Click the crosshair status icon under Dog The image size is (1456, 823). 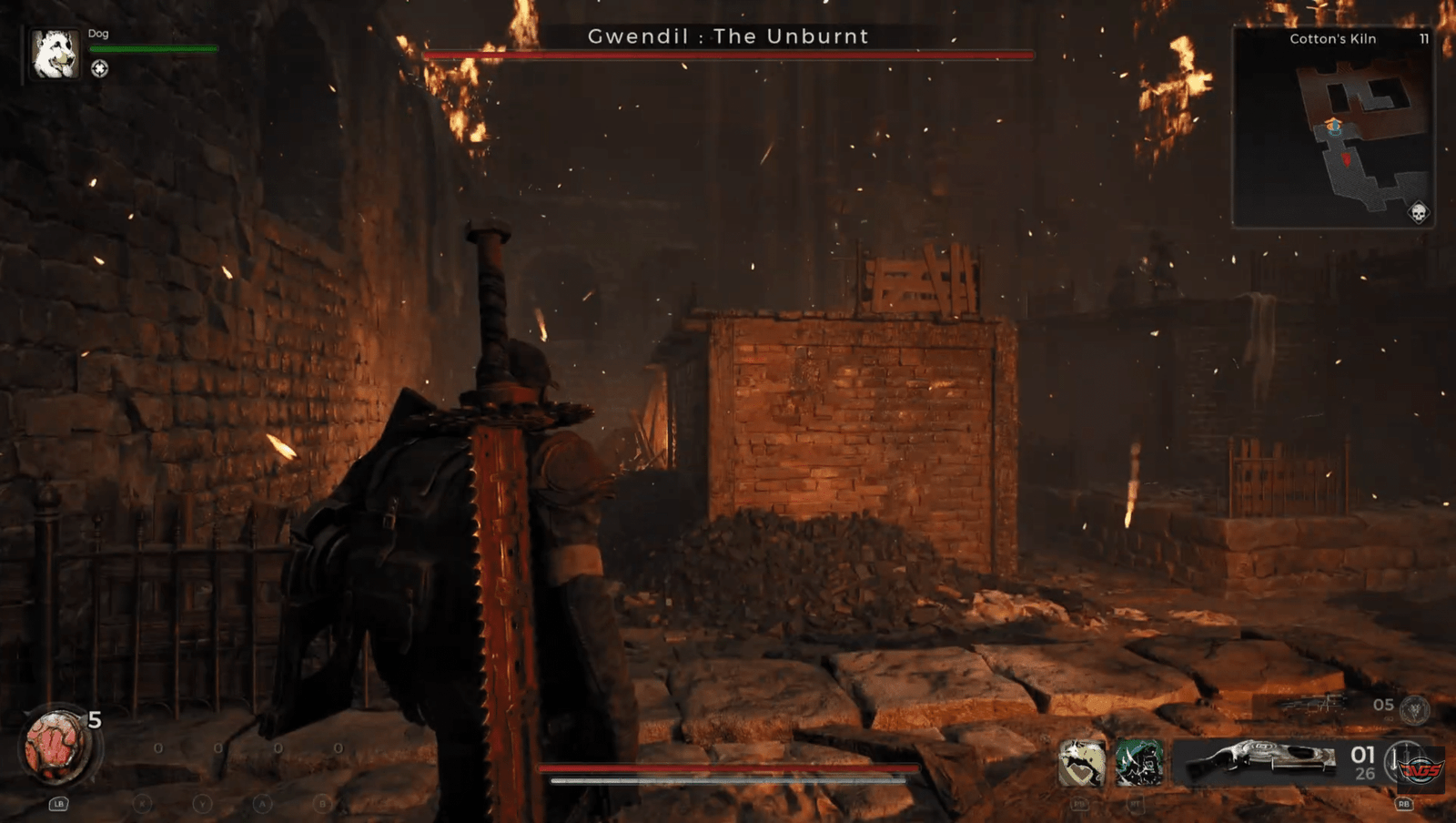pyautogui.click(x=99, y=69)
